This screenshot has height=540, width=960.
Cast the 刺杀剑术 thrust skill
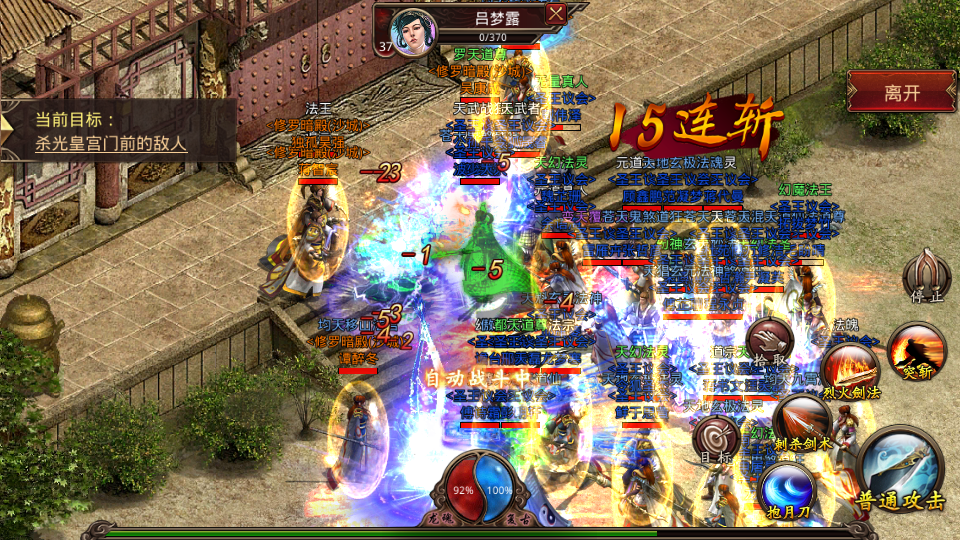pyautogui.click(x=801, y=420)
